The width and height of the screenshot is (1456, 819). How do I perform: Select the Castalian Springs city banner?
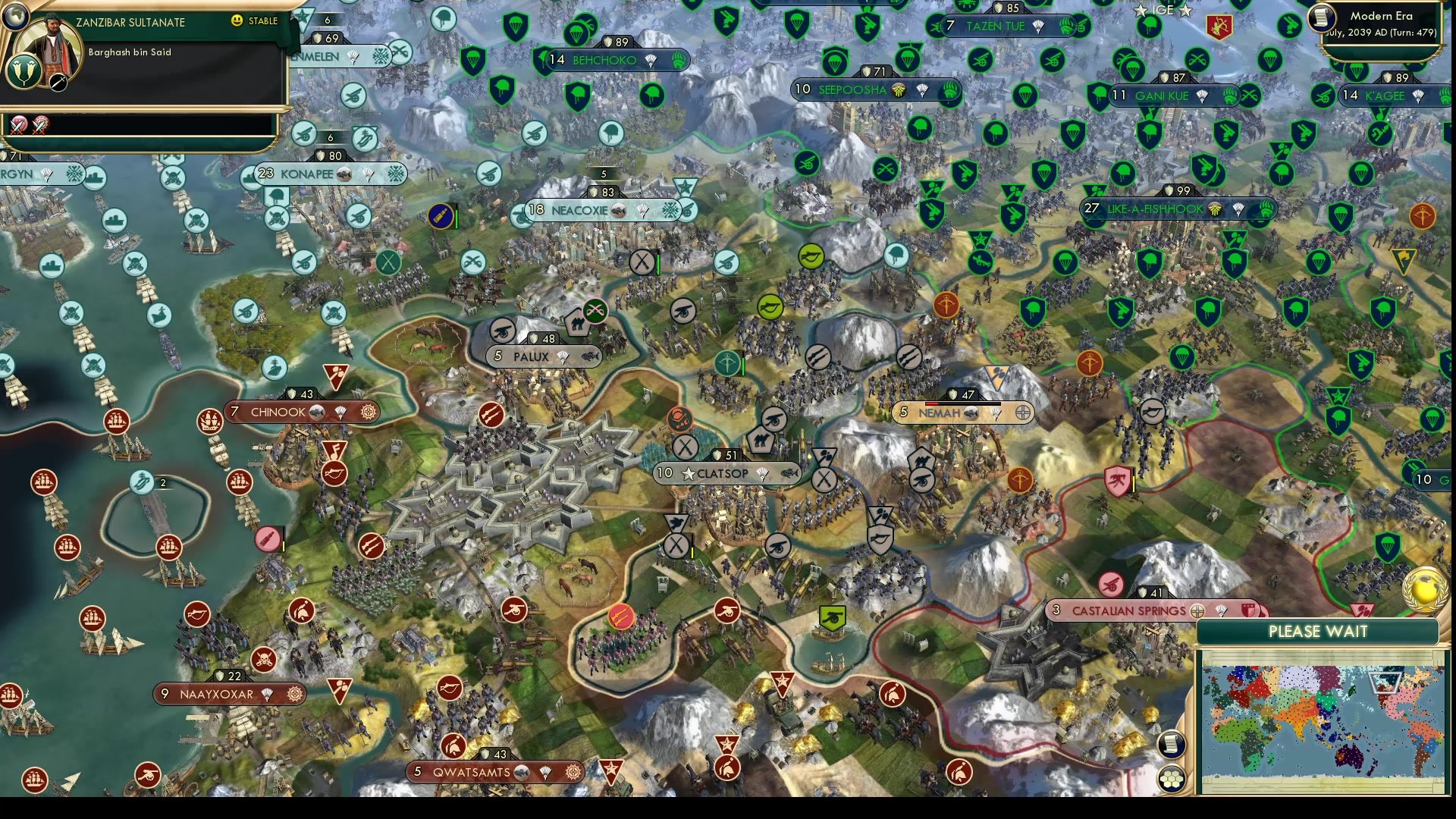[1129, 610]
